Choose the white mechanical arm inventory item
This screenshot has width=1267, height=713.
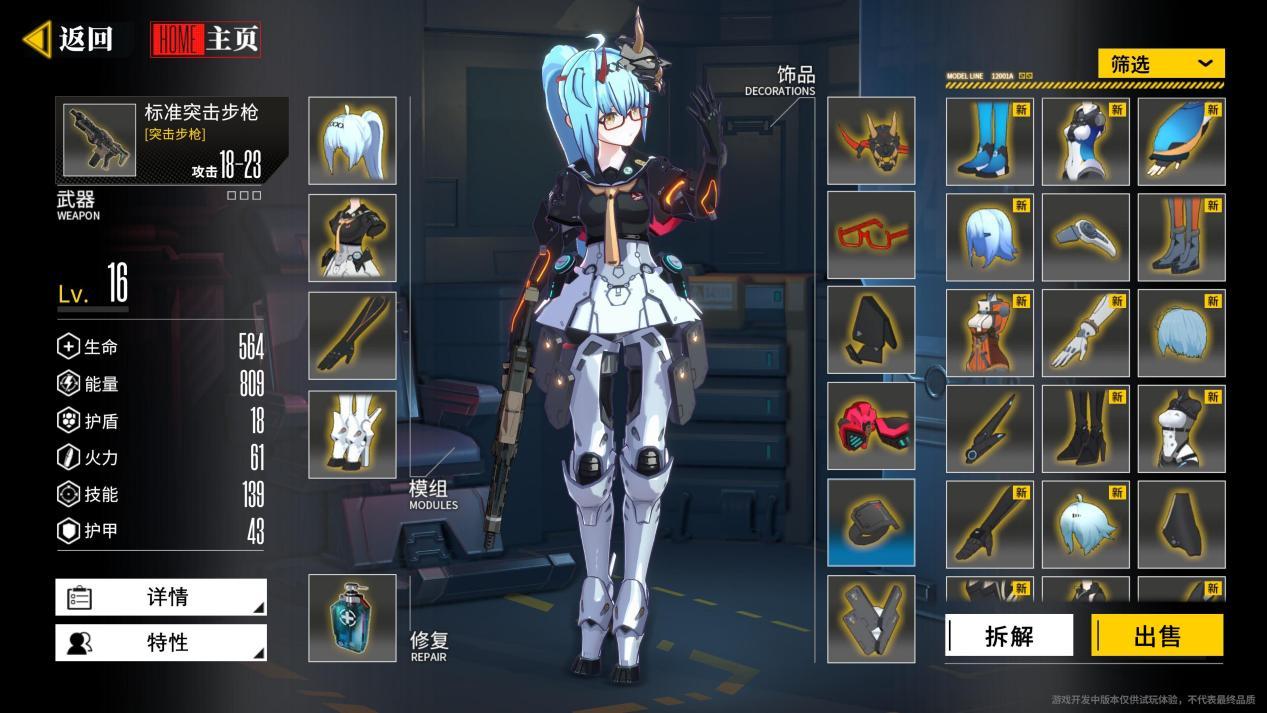[x=1085, y=333]
